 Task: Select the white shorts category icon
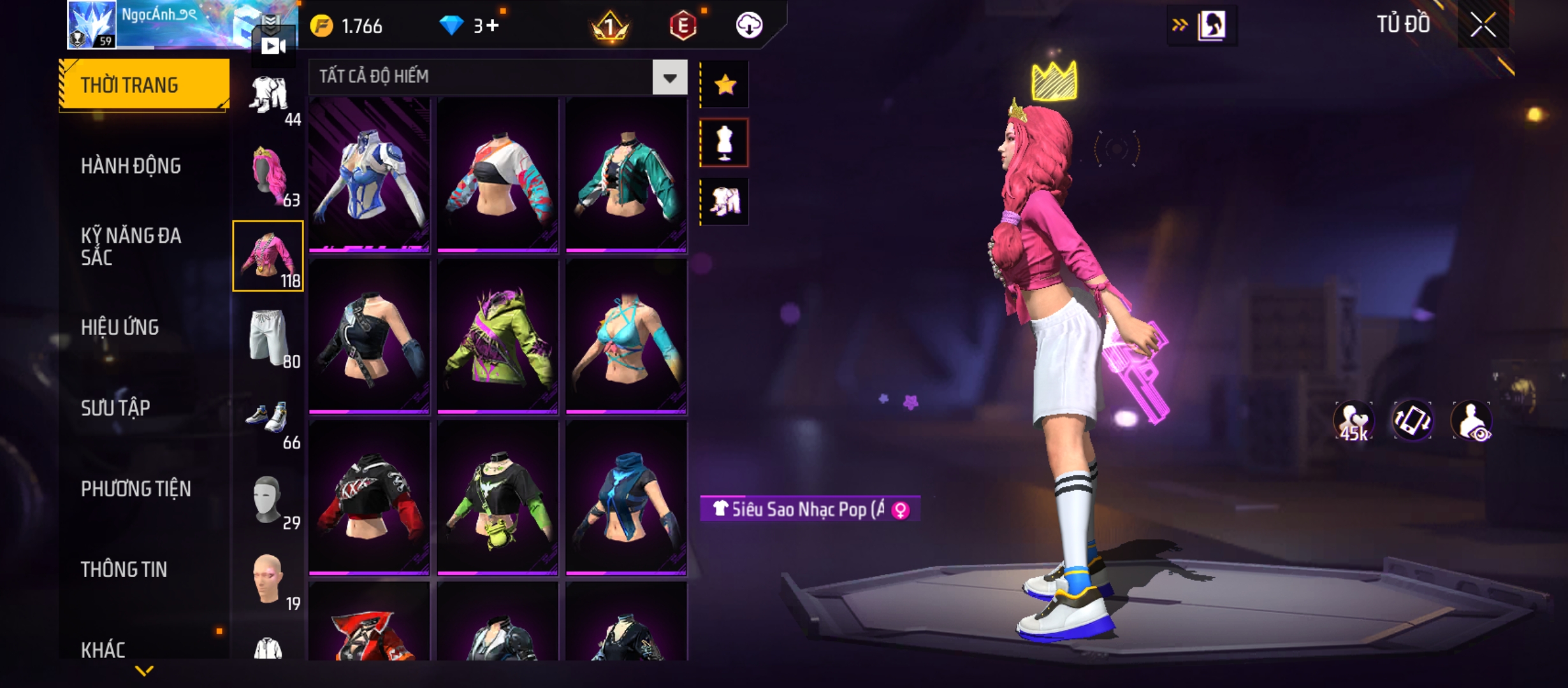(269, 337)
